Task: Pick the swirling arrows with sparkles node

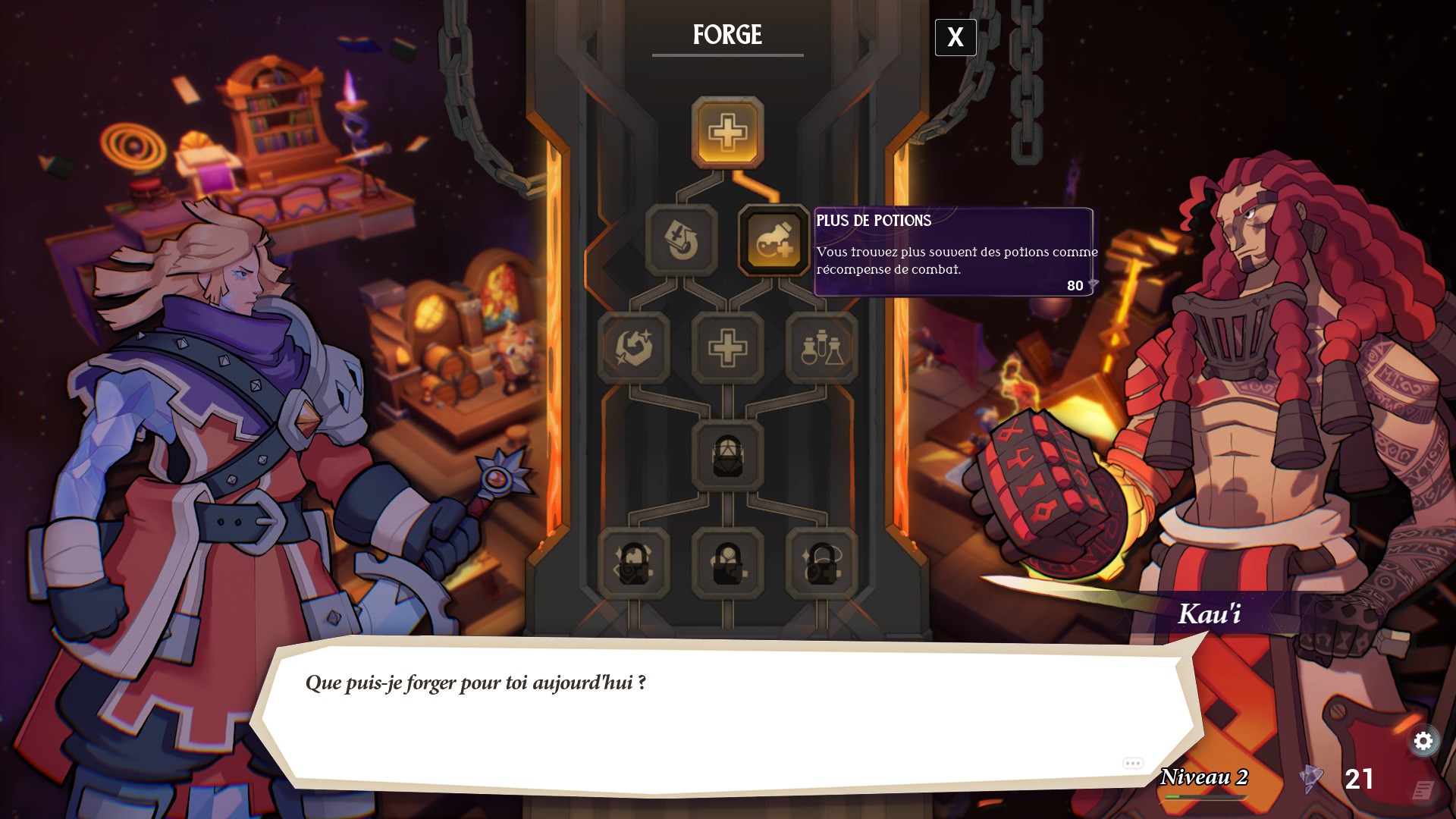Action: tap(634, 348)
